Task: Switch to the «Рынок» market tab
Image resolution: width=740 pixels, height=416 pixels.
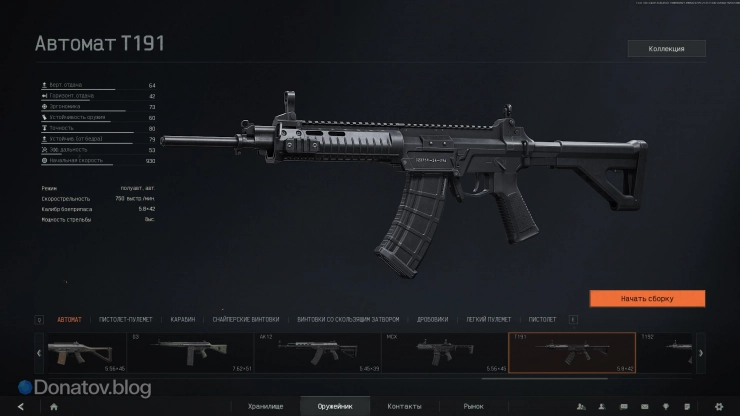Action: point(473,407)
